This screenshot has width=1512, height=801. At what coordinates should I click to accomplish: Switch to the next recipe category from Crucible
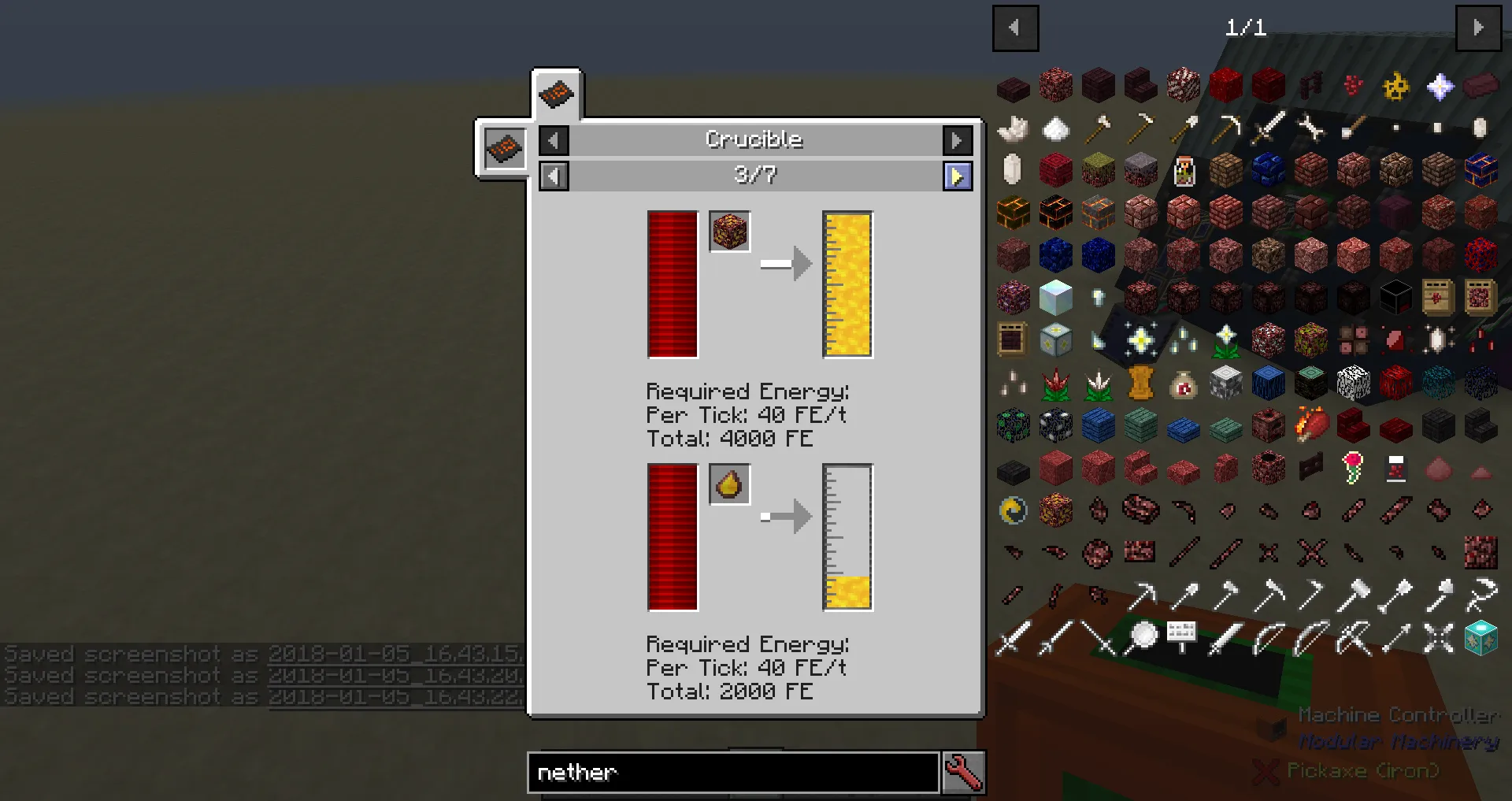[957, 139]
